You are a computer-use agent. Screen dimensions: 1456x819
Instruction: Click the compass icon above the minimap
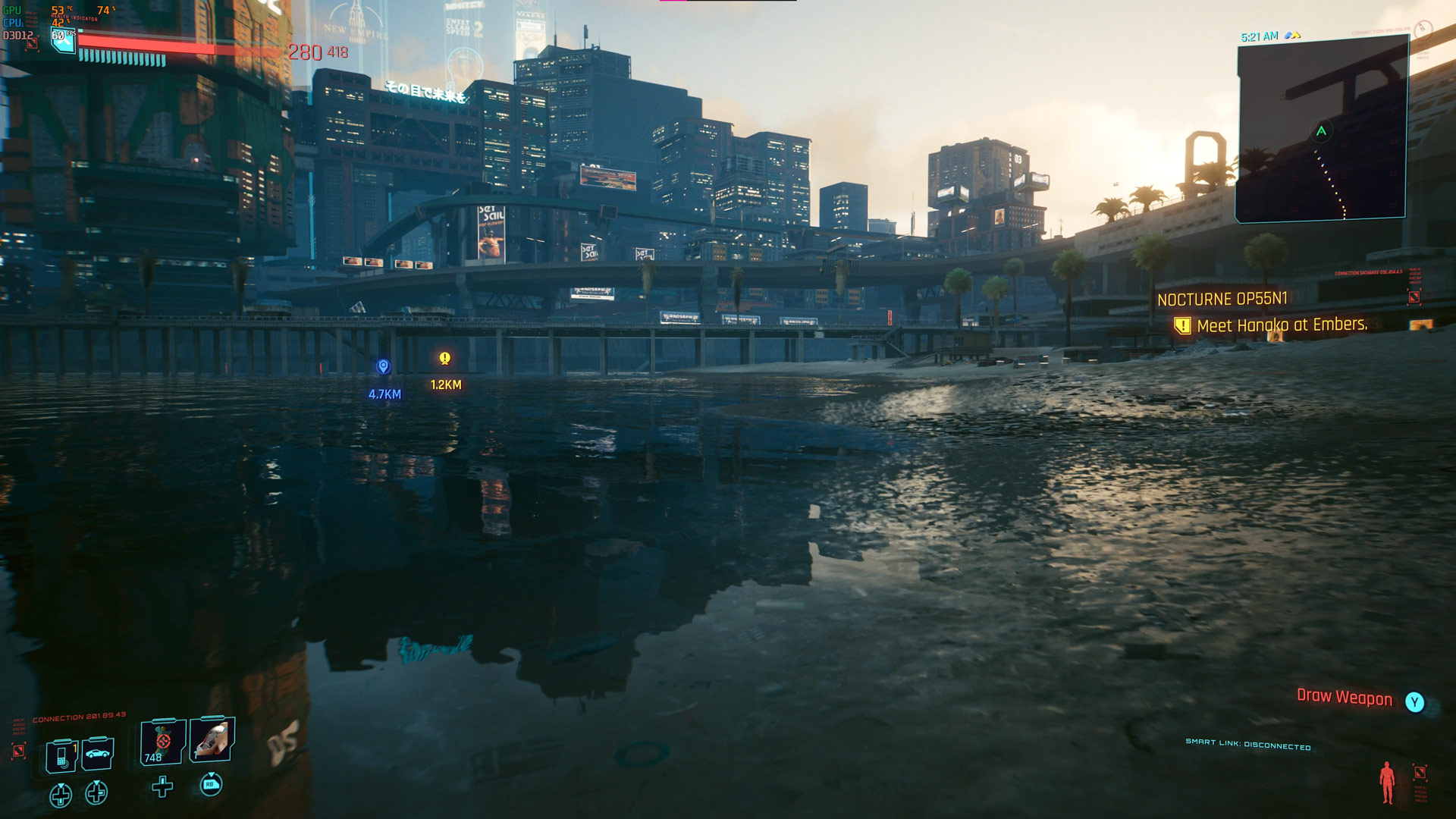[x=1423, y=30]
